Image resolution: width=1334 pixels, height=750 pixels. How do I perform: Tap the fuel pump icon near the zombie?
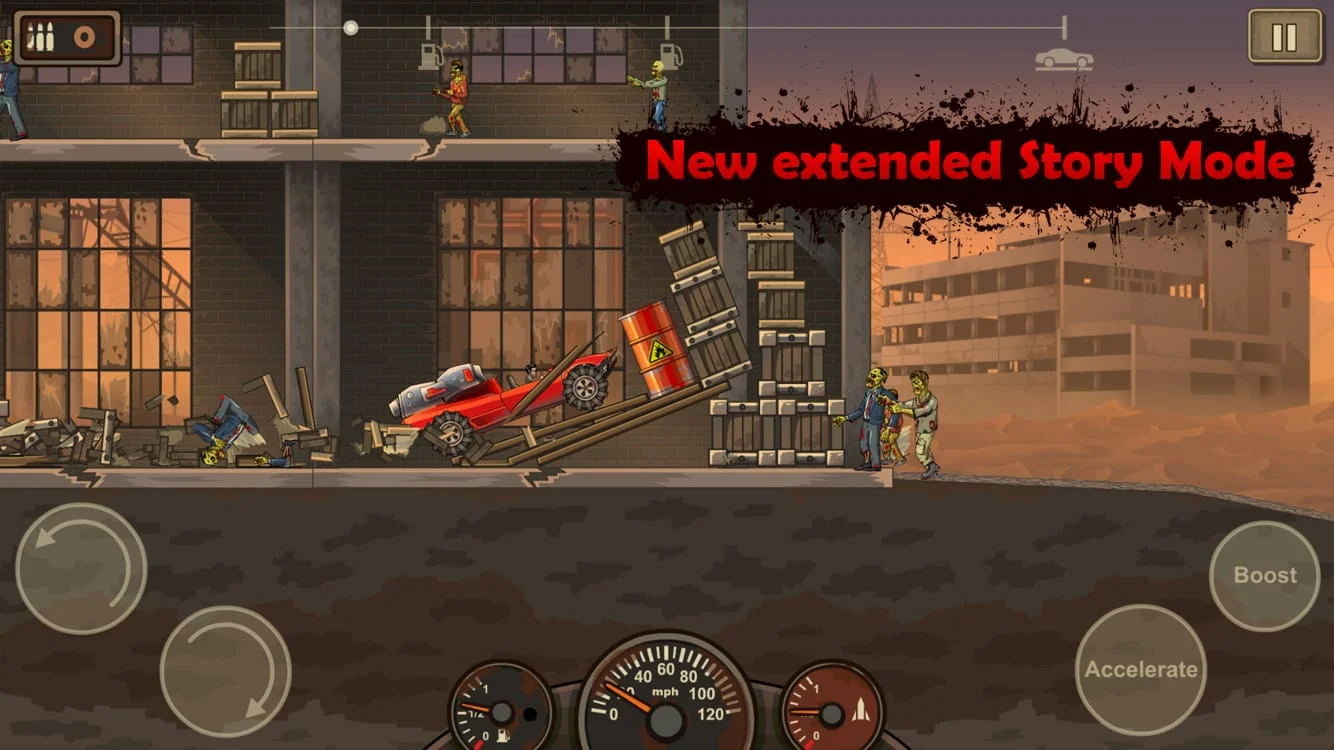coord(429,55)
